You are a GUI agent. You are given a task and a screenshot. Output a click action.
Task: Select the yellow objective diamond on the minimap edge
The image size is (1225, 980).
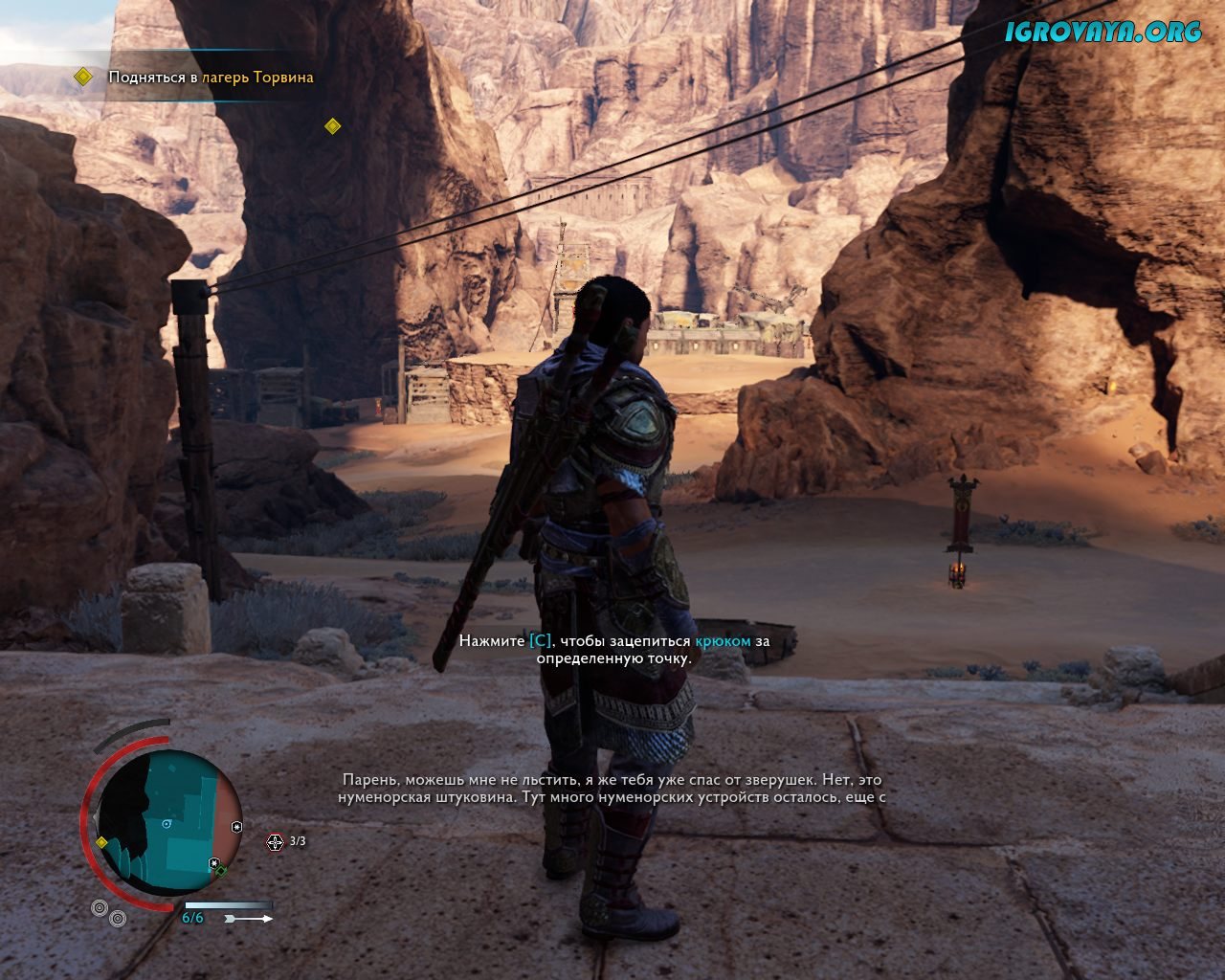tap(101, 842)
